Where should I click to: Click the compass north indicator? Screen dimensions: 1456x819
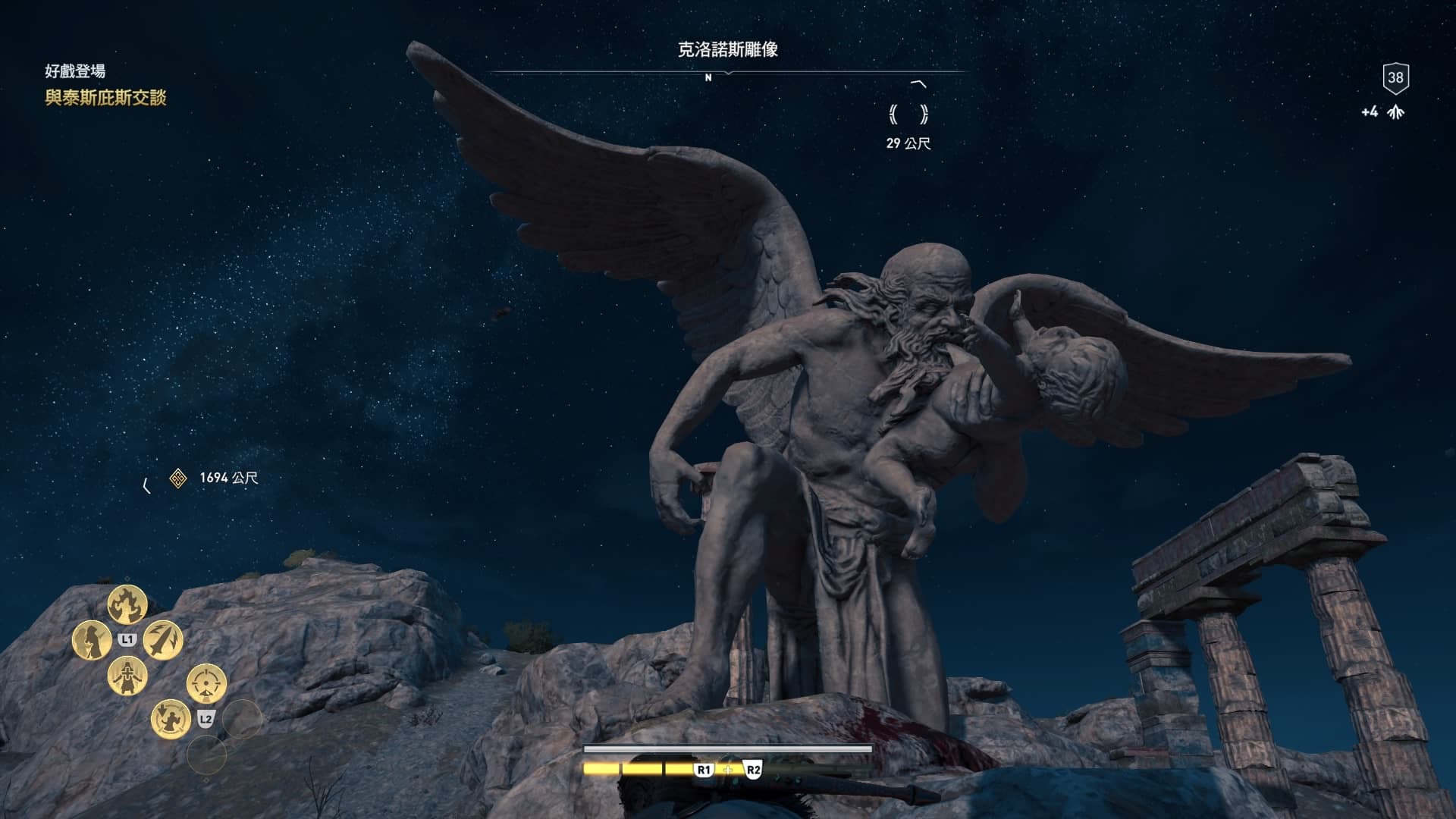(708, 77)
